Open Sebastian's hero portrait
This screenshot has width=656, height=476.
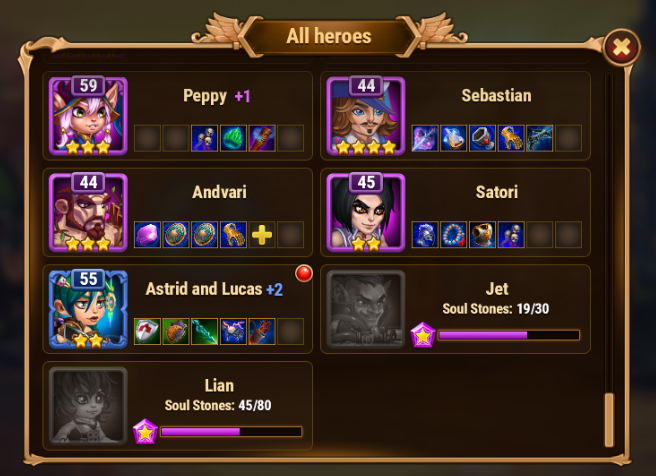366,115
